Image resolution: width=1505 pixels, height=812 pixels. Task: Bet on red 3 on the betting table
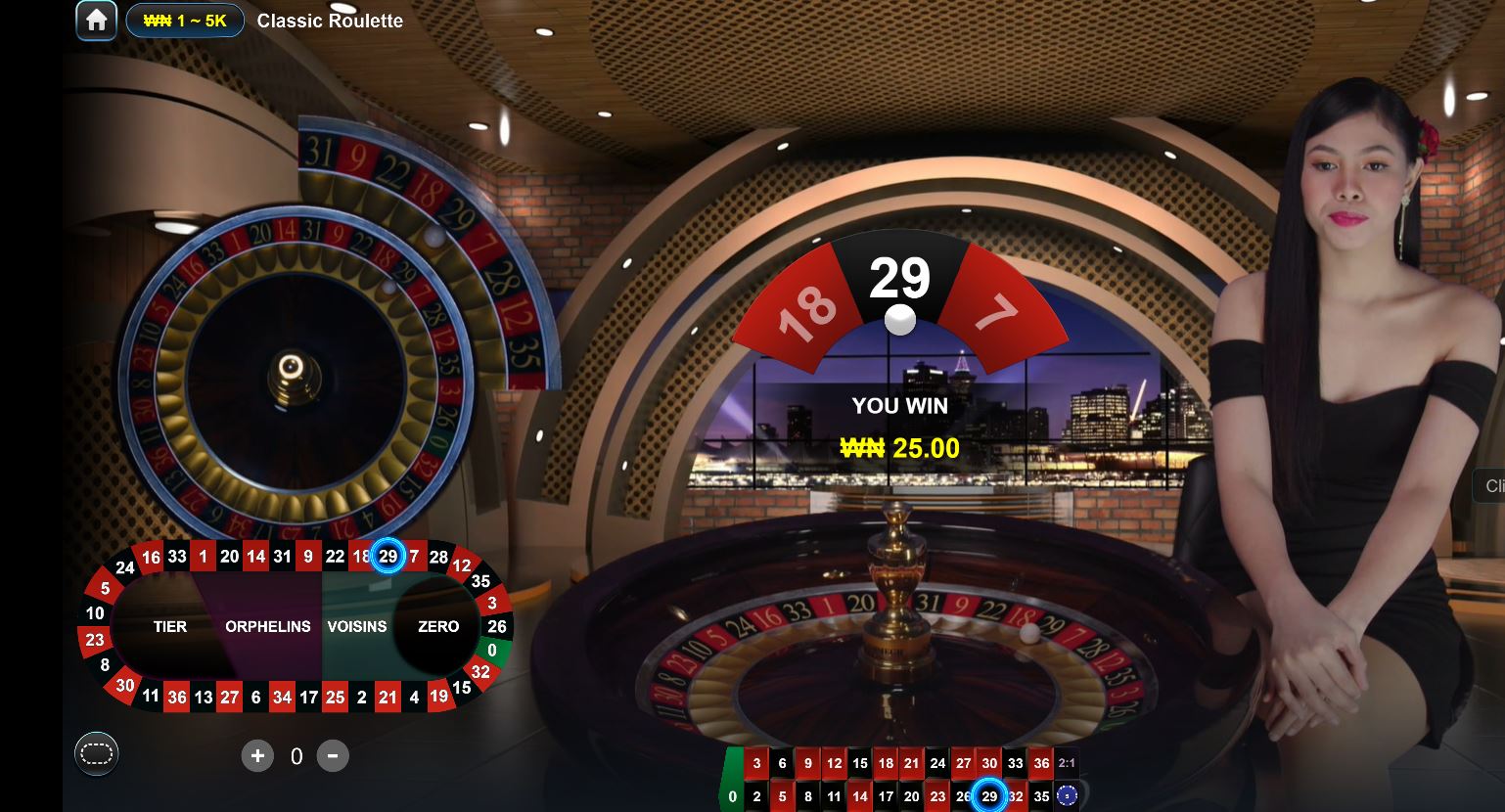coord(756,764)
